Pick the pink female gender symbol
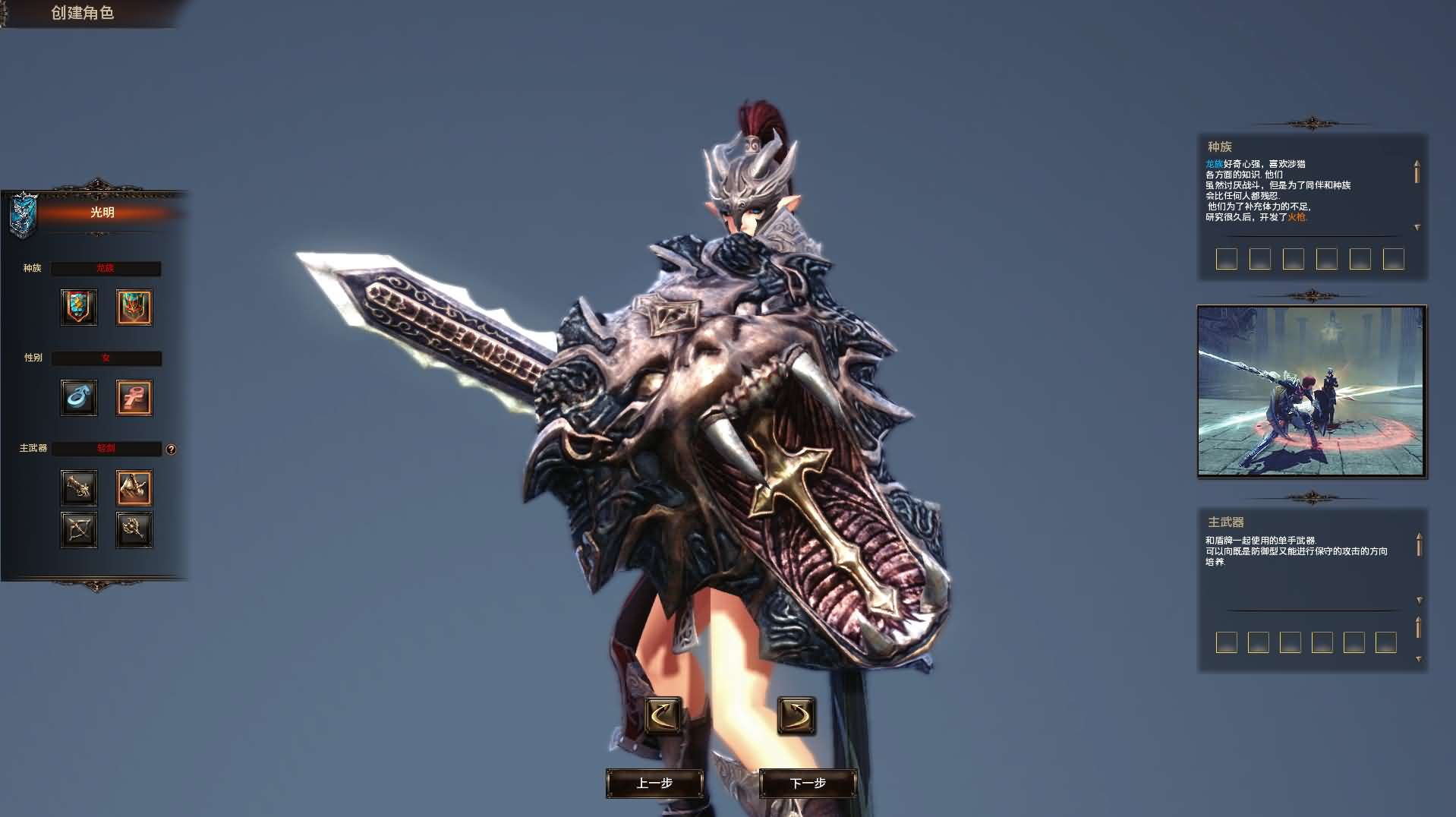Viewport: 1456px width, 817px height. 134,397
